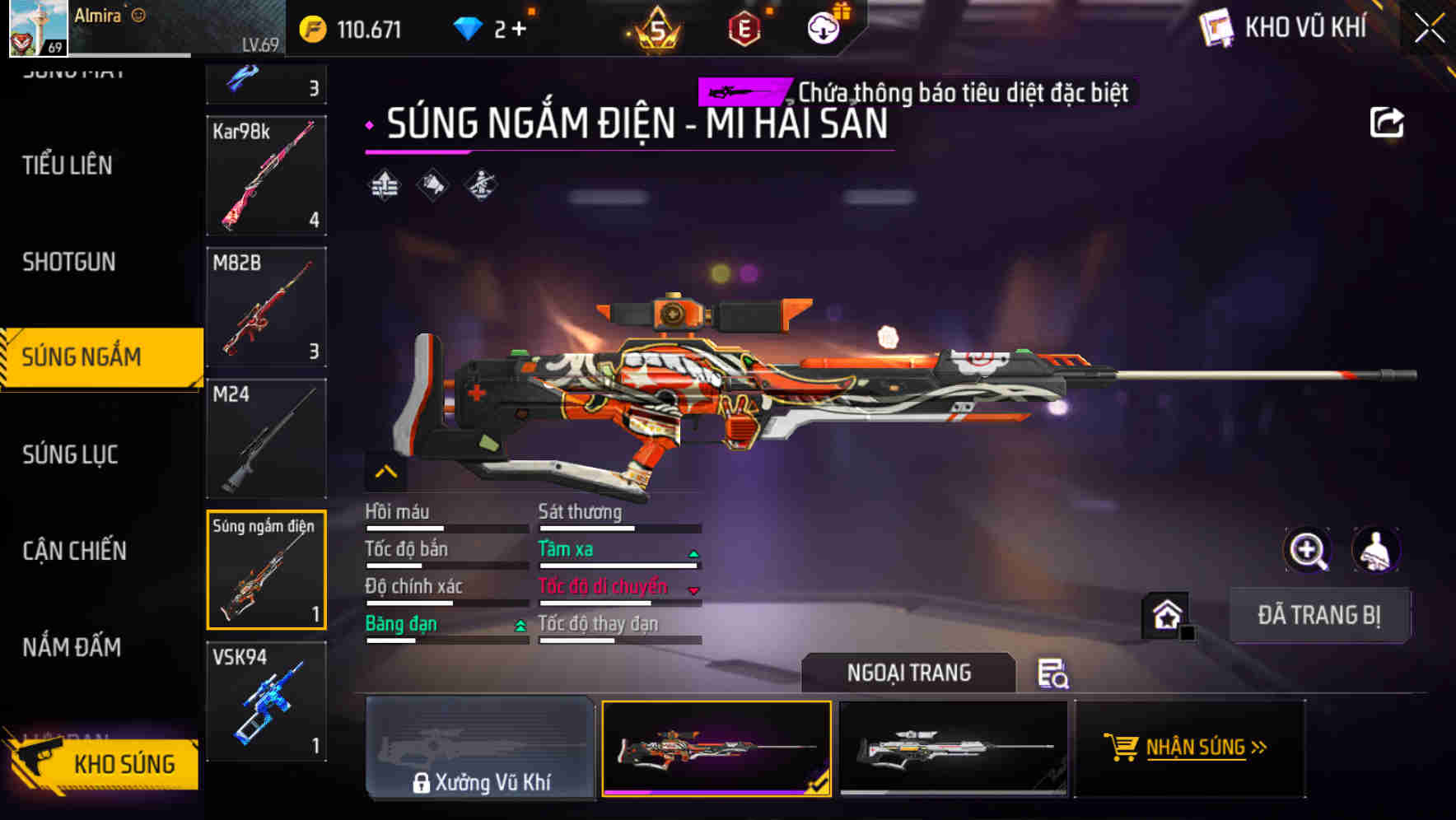Select the soldier-with-rifle icon beneath the title
This screenshot has height=820, width=1456.
click(x=481, y=183)
